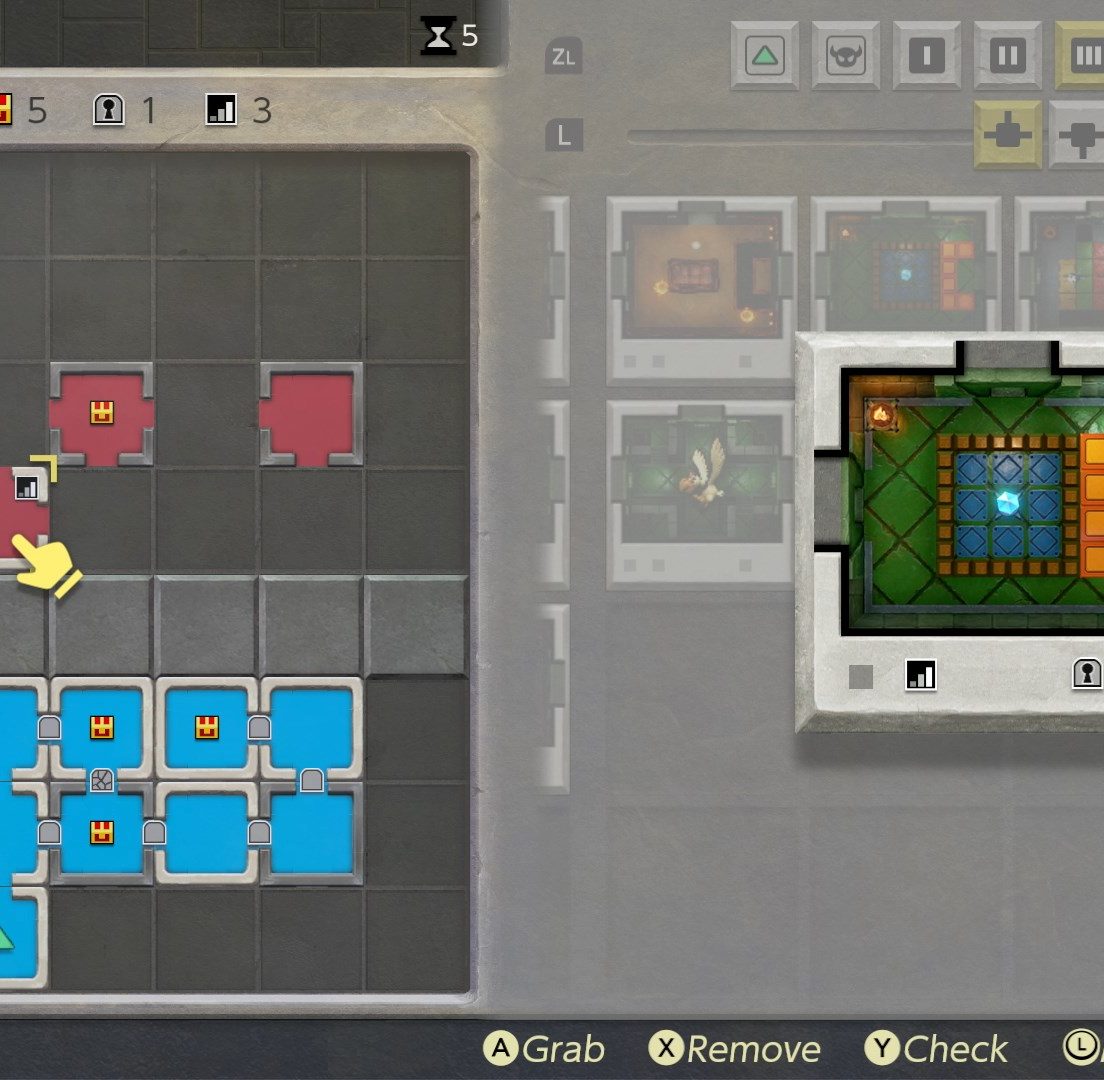Select the red stairs chamber under the hand cursor
Screen dimensions: 1104x1080
click(22, 510)
